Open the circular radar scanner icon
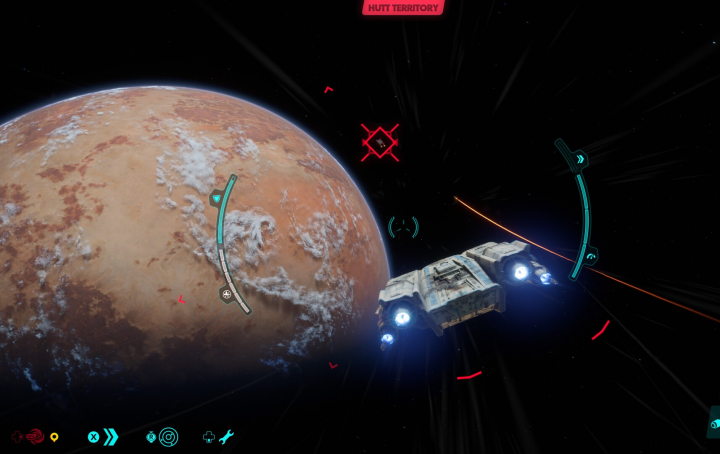Image resolution: width=720 pixels, height=454 pixels. [168, 437]
